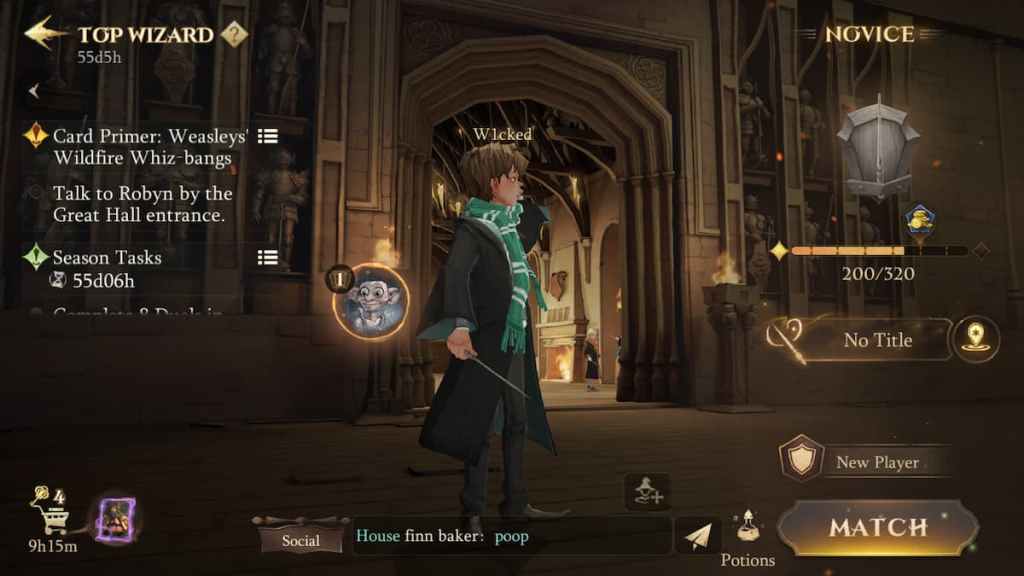Tap the house-elf portrait bubble

coord(370,301)
